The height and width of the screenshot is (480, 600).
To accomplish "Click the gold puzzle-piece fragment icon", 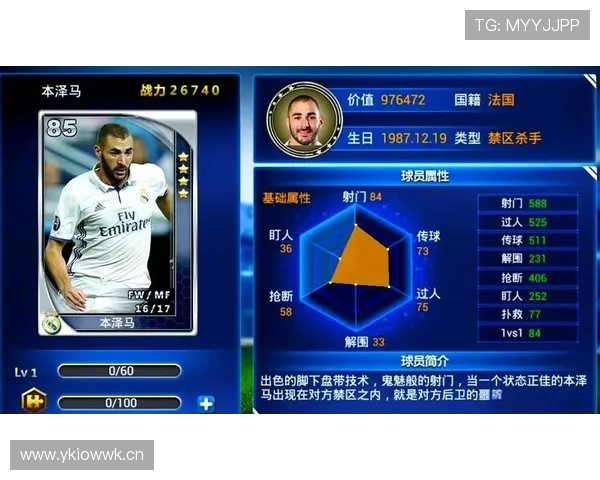I will tap(33, 403).
